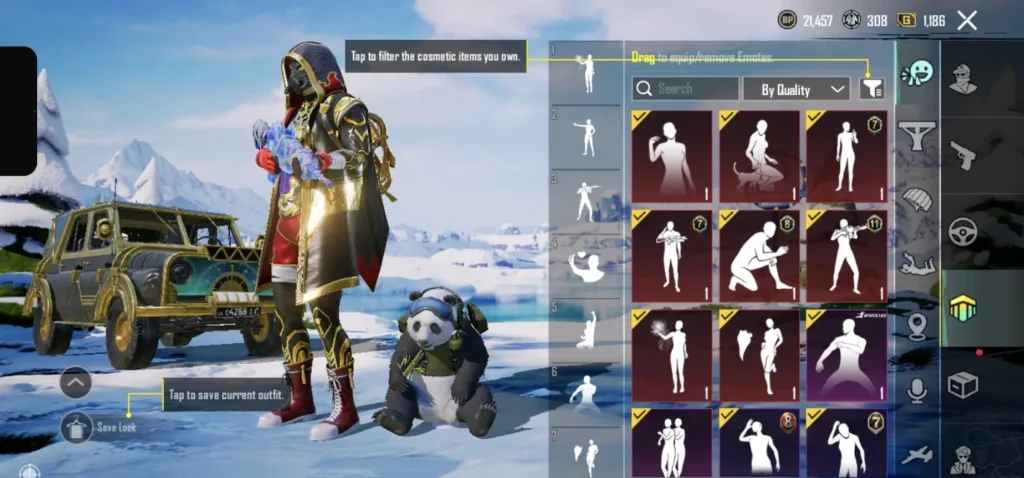Select the purple Evoground emote tile

click(x=846, y=355)
